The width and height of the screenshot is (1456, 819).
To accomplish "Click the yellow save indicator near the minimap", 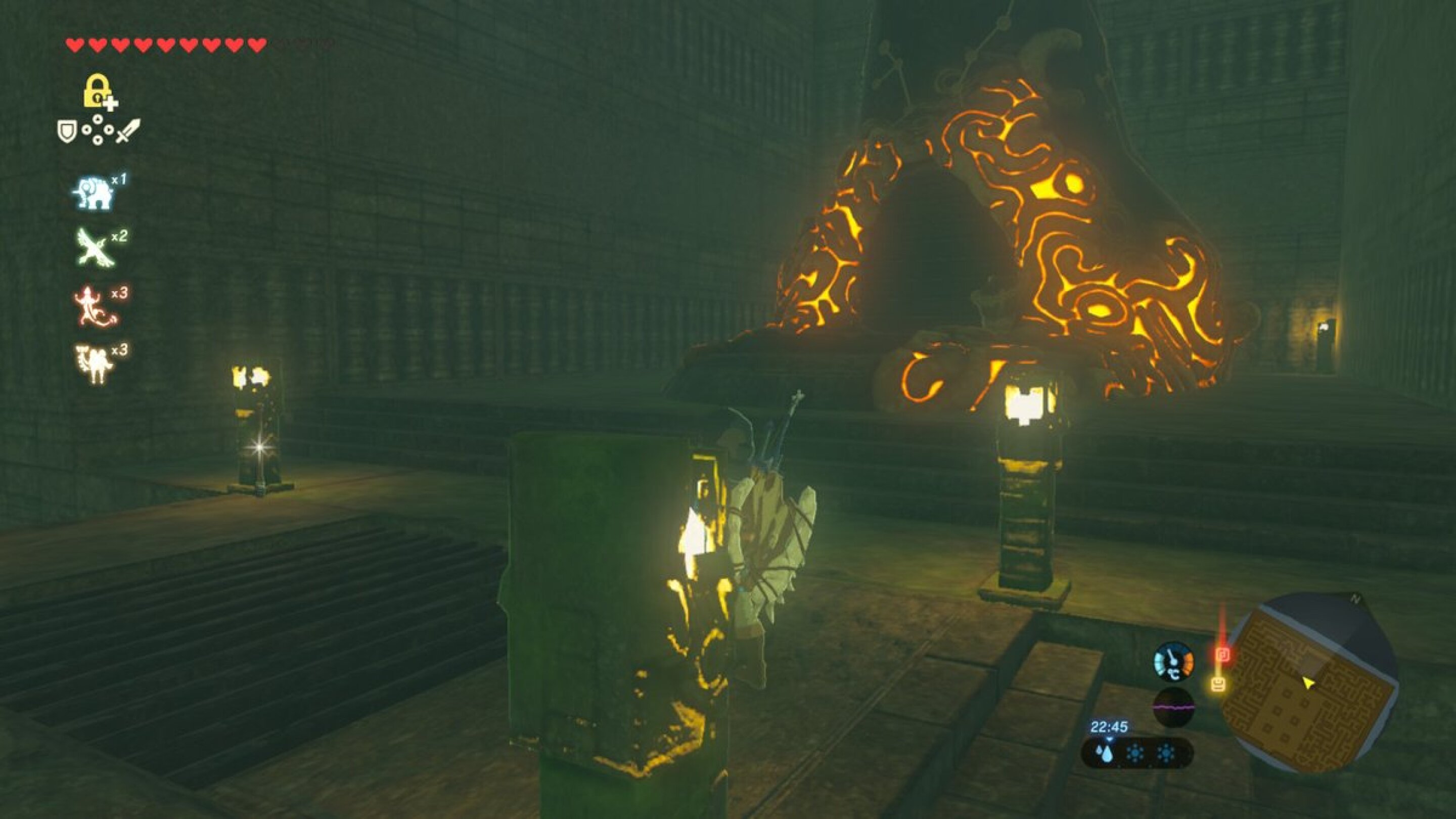I will (x=1218, y=686).
